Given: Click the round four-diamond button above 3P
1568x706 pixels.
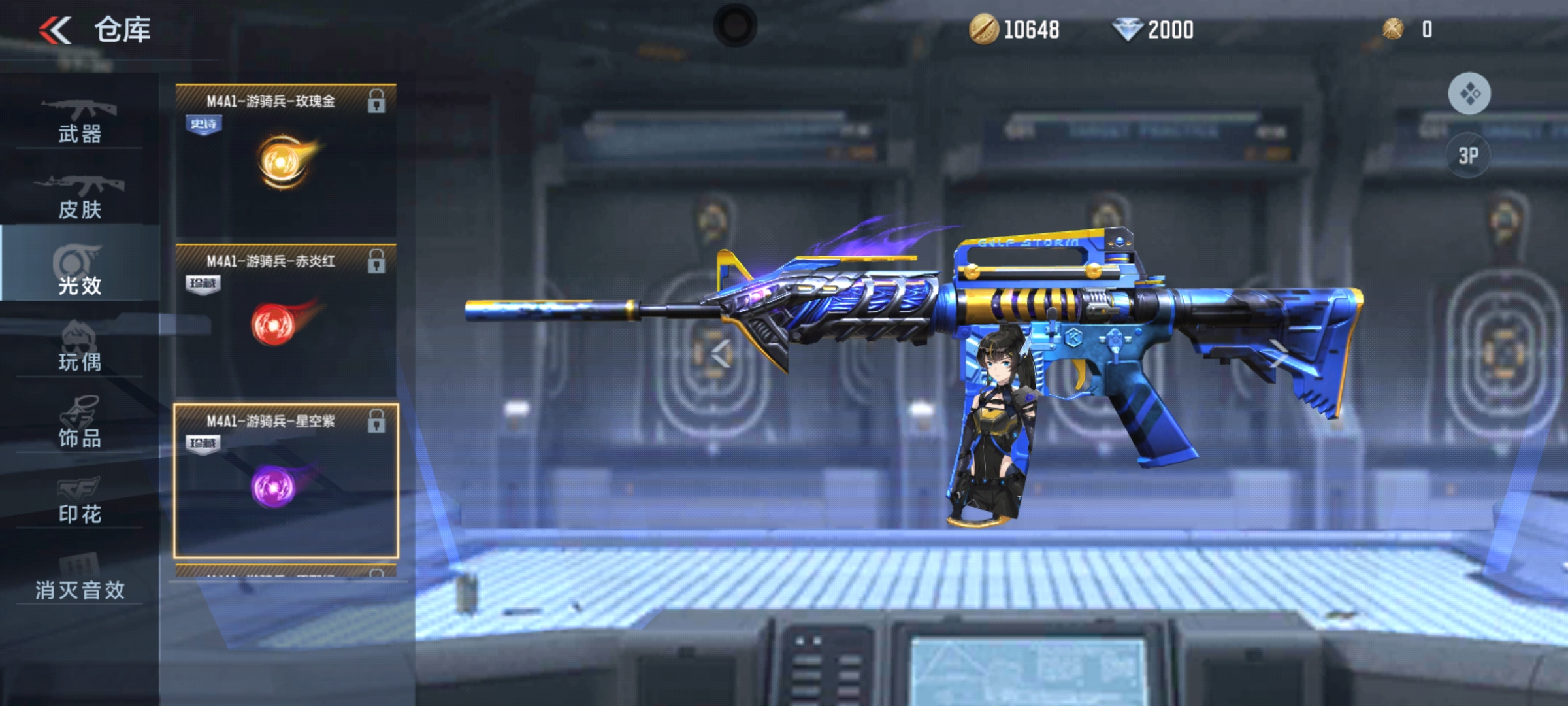Looking at the screenshot, I should pos(1469,93).
